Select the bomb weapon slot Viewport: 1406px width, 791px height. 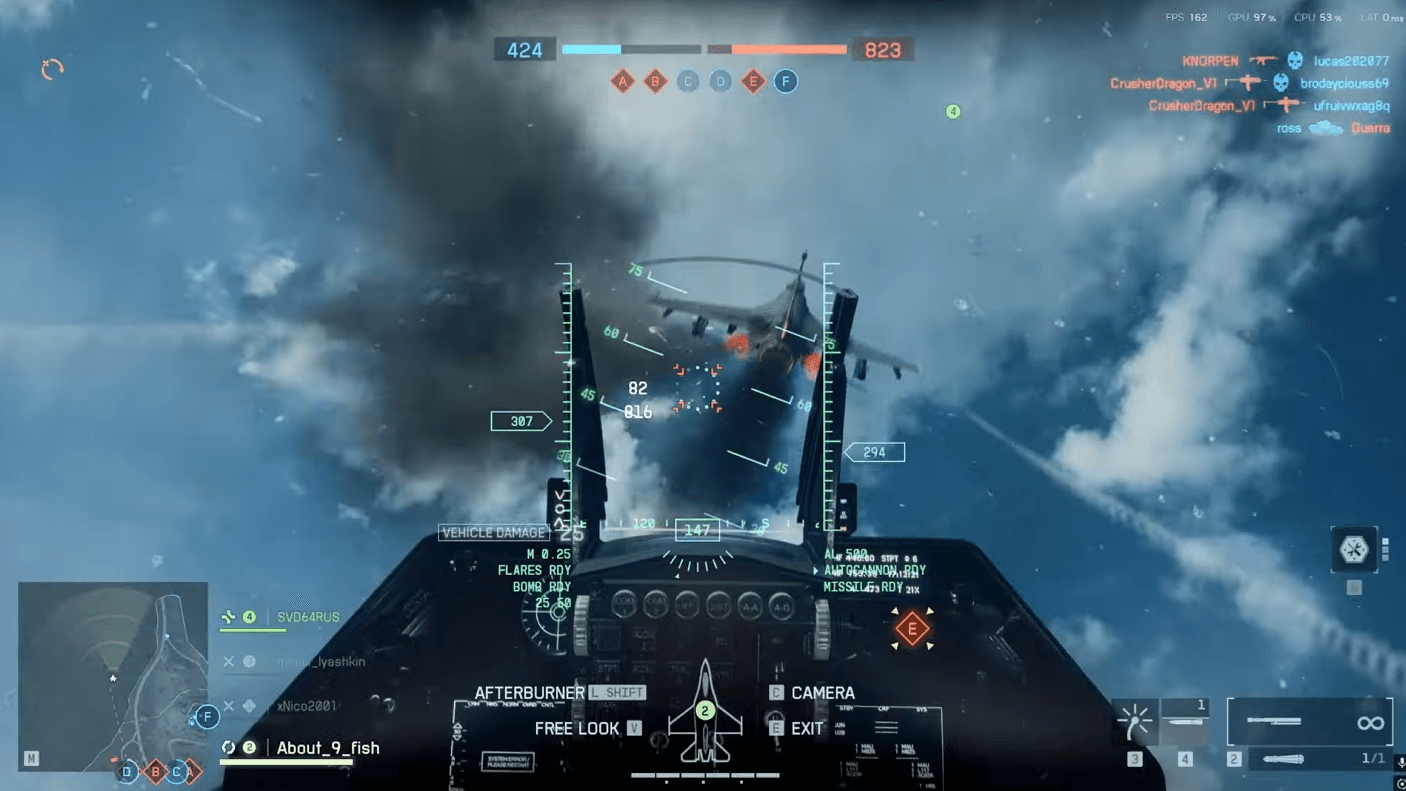click(1186, 720)
